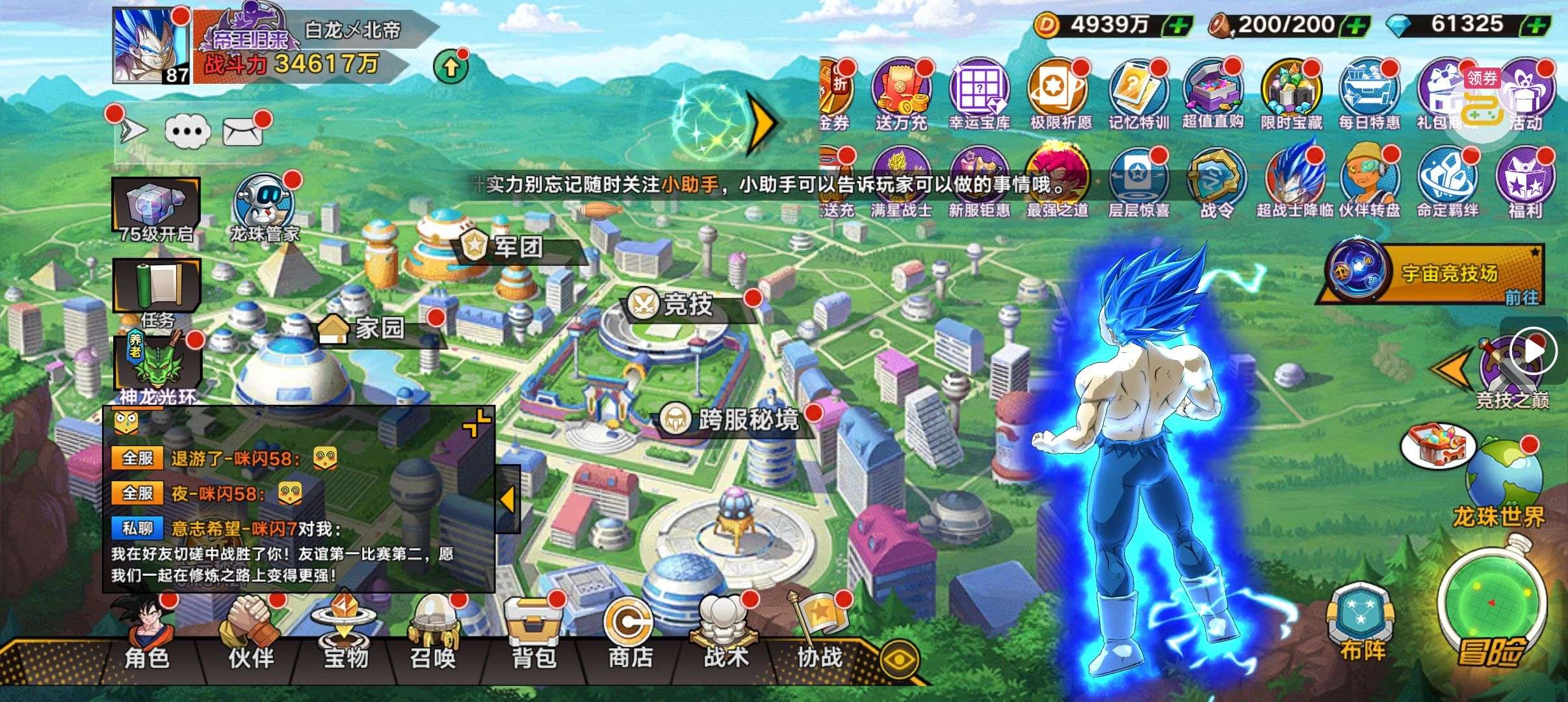Add diamonds with the green plus
The width and height of the screenshot is (1568, 702).
[x=1535, y=26]
